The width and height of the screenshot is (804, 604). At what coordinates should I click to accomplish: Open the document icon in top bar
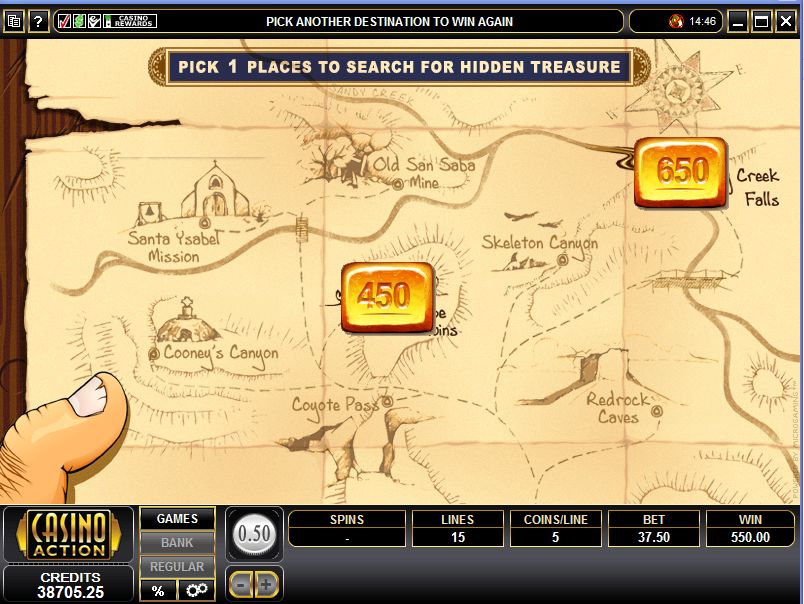coord(13,21)
